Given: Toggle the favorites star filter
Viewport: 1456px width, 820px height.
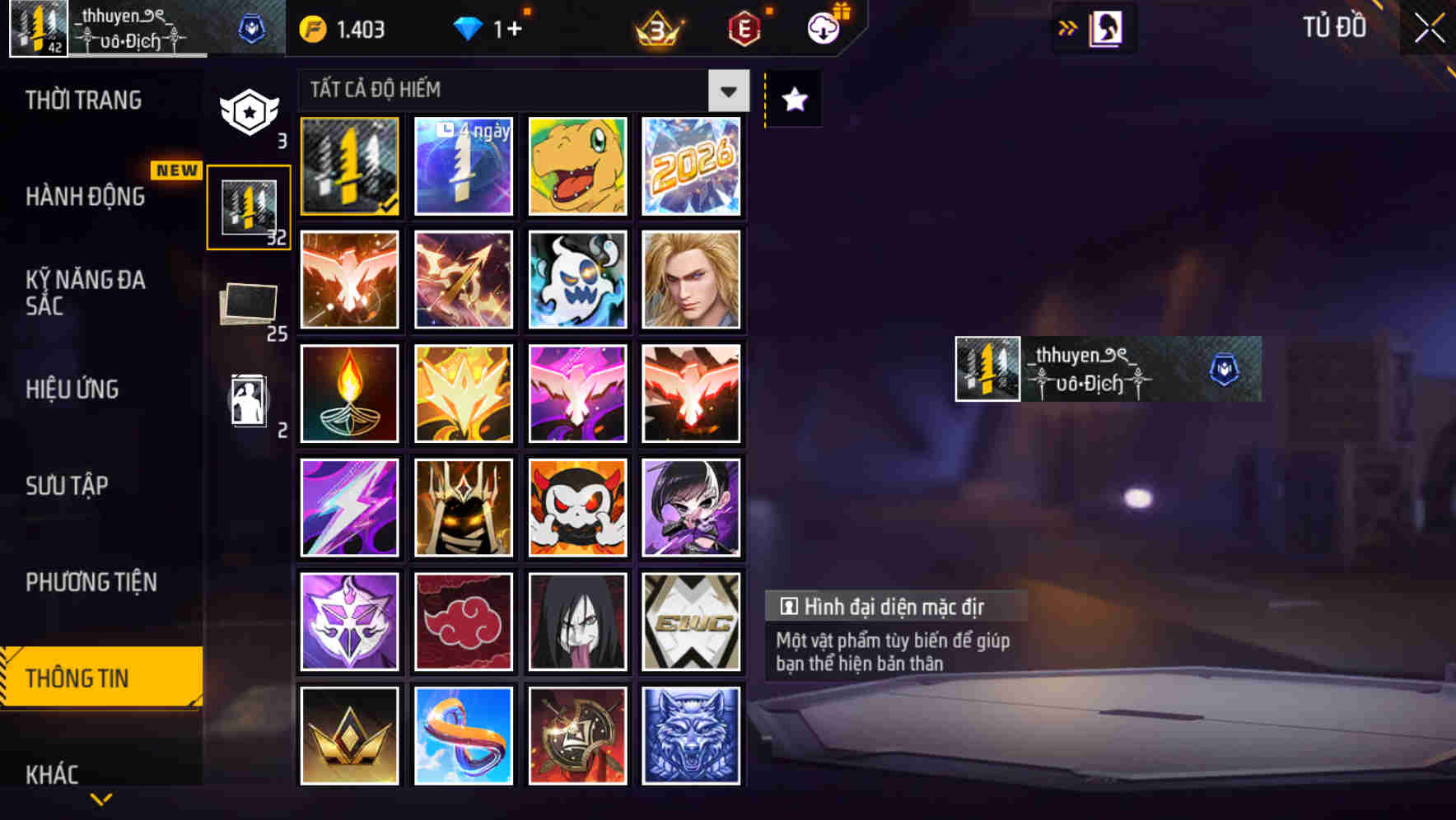Looking at the screenshot, I should point(792,99).
